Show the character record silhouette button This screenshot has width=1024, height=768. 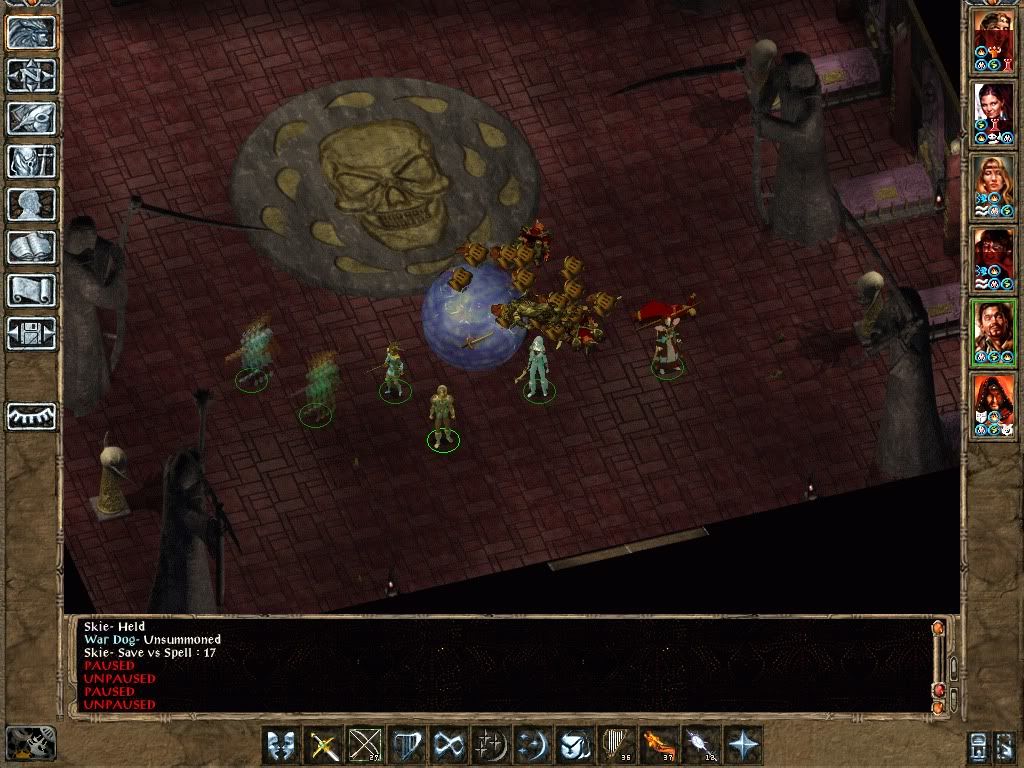click(31, 204)
